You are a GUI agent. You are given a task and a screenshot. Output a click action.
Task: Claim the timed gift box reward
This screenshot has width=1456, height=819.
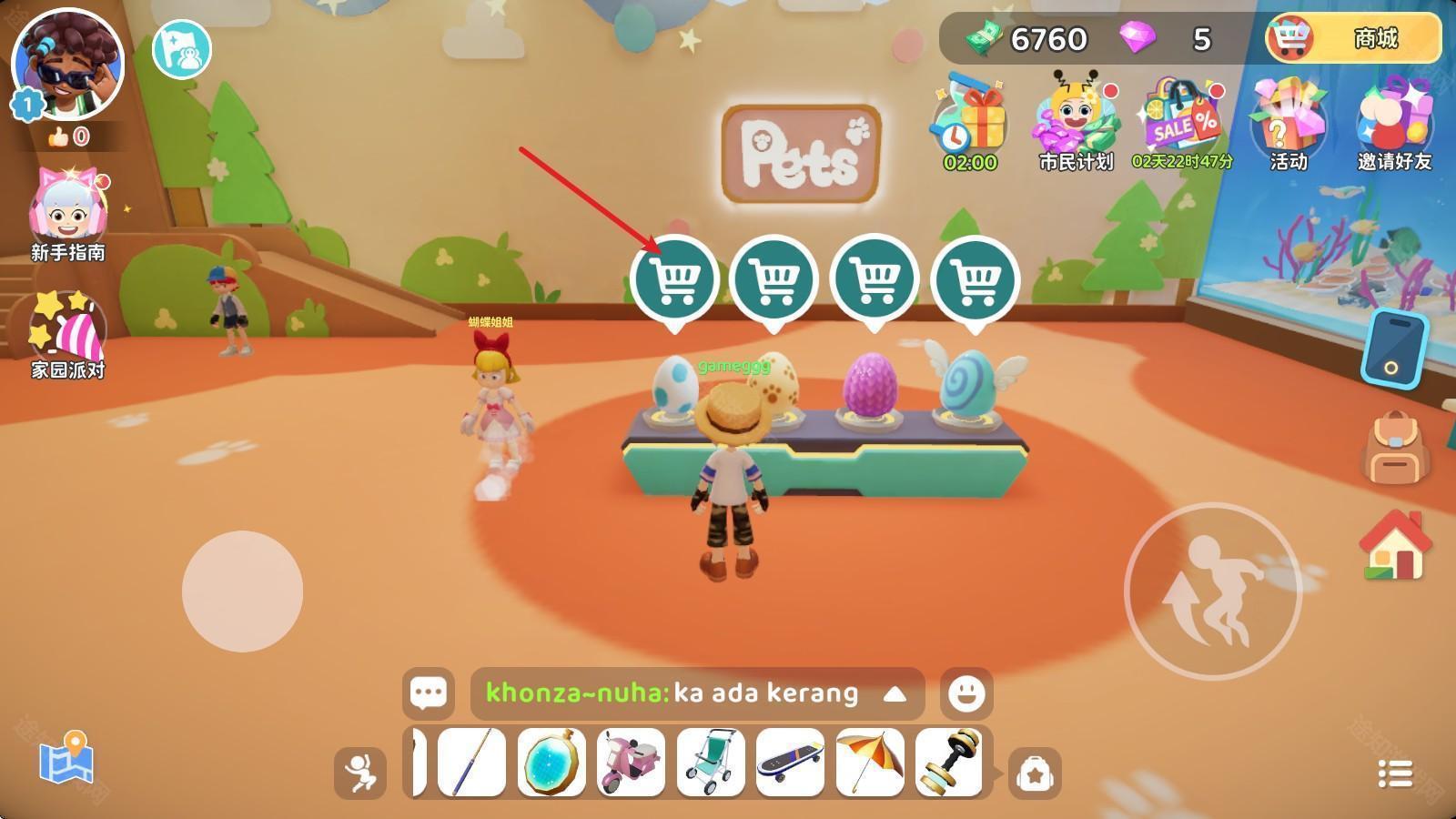click(970, 123)
